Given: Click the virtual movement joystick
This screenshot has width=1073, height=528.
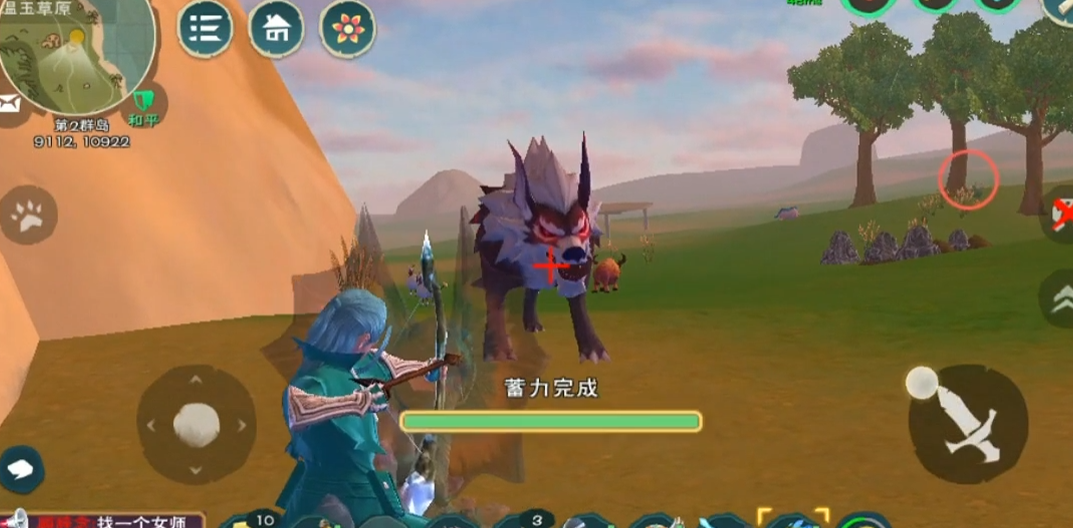Looking at the screenshot, I should pos(196,424).
